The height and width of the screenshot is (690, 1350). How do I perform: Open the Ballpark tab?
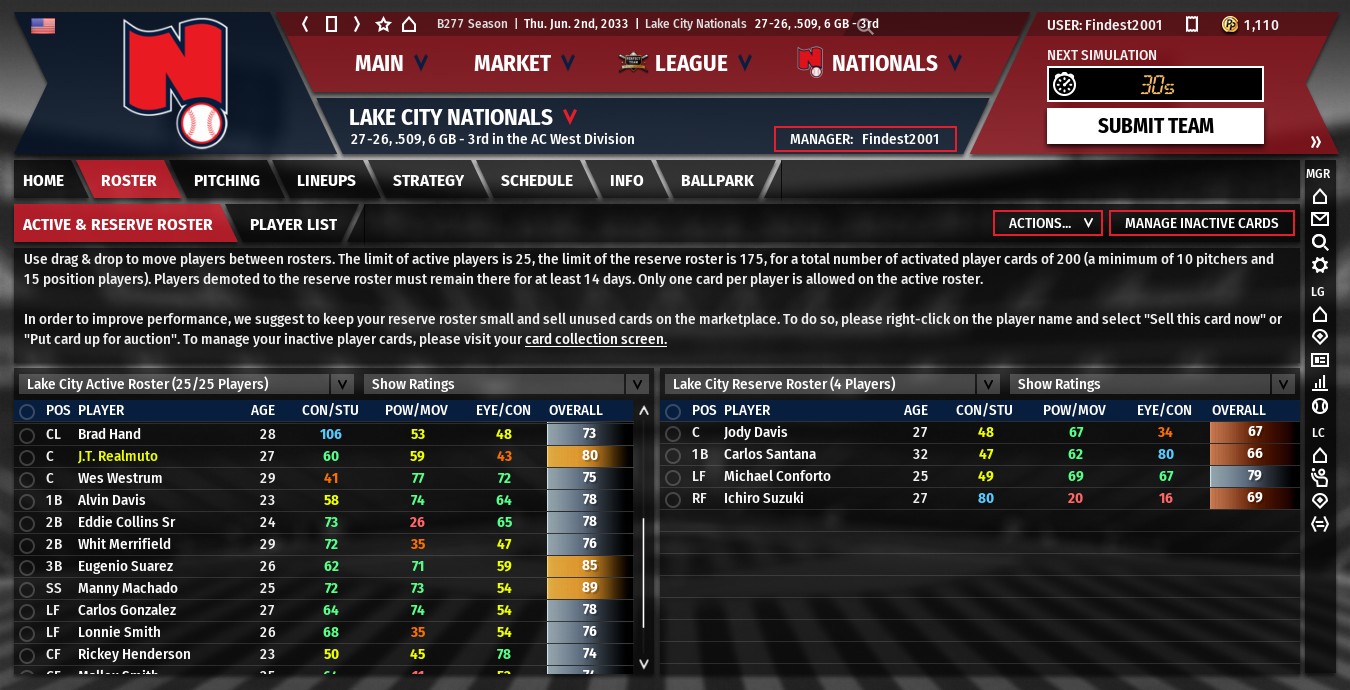pyautogui.click(x=717, y=181)
